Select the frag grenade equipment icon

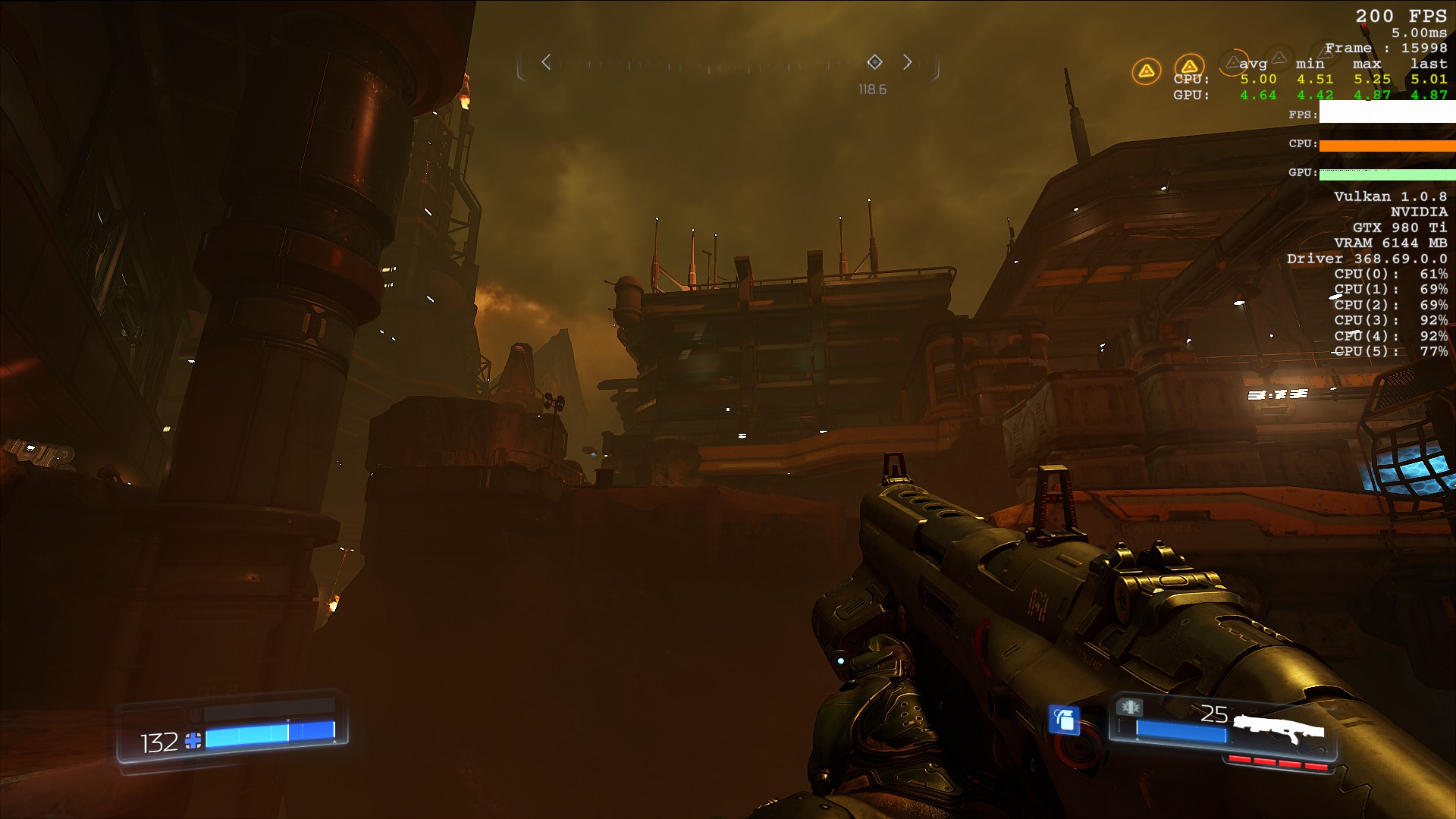(x=1064, y=719)
